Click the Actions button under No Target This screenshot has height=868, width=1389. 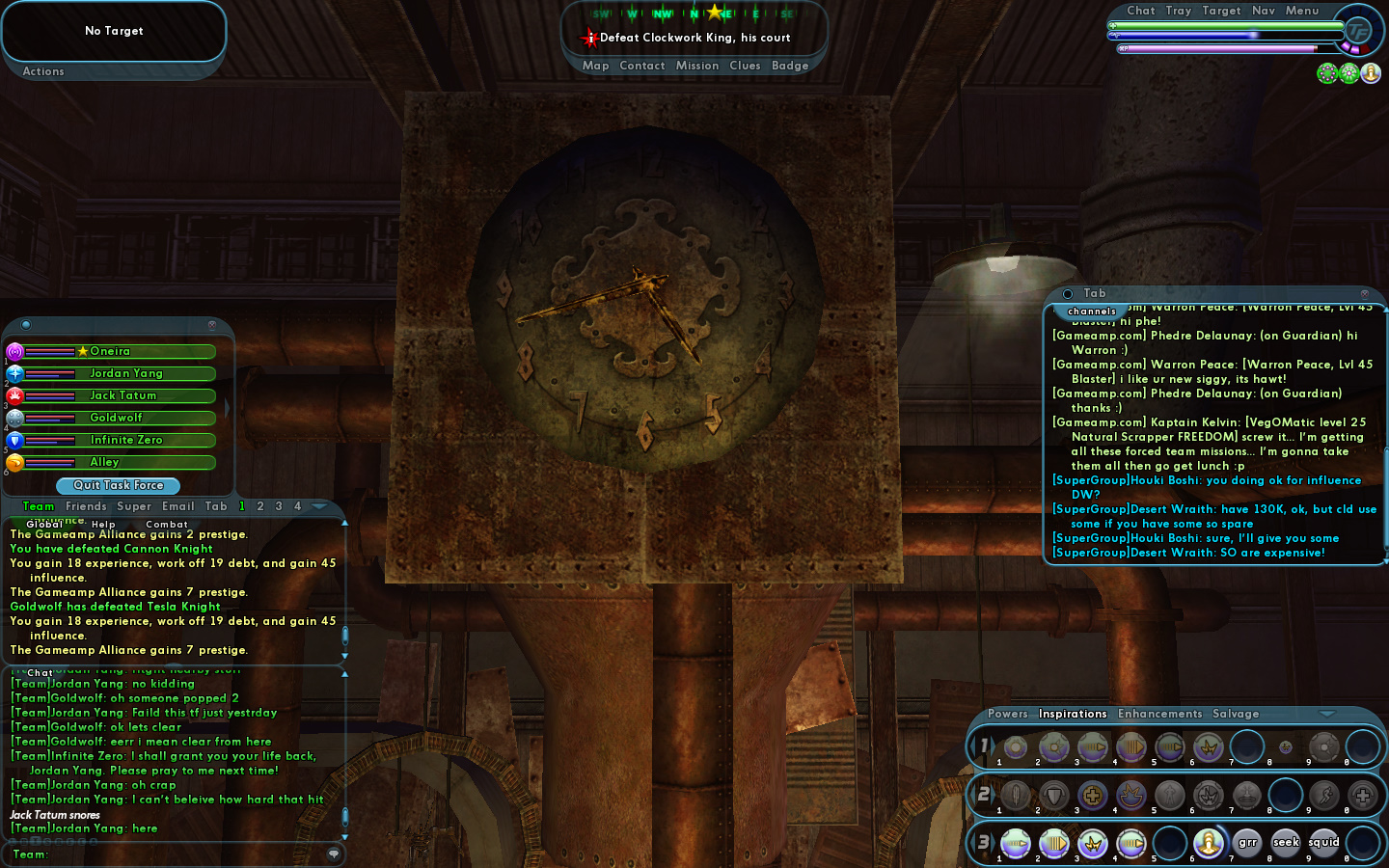(43, 71)
